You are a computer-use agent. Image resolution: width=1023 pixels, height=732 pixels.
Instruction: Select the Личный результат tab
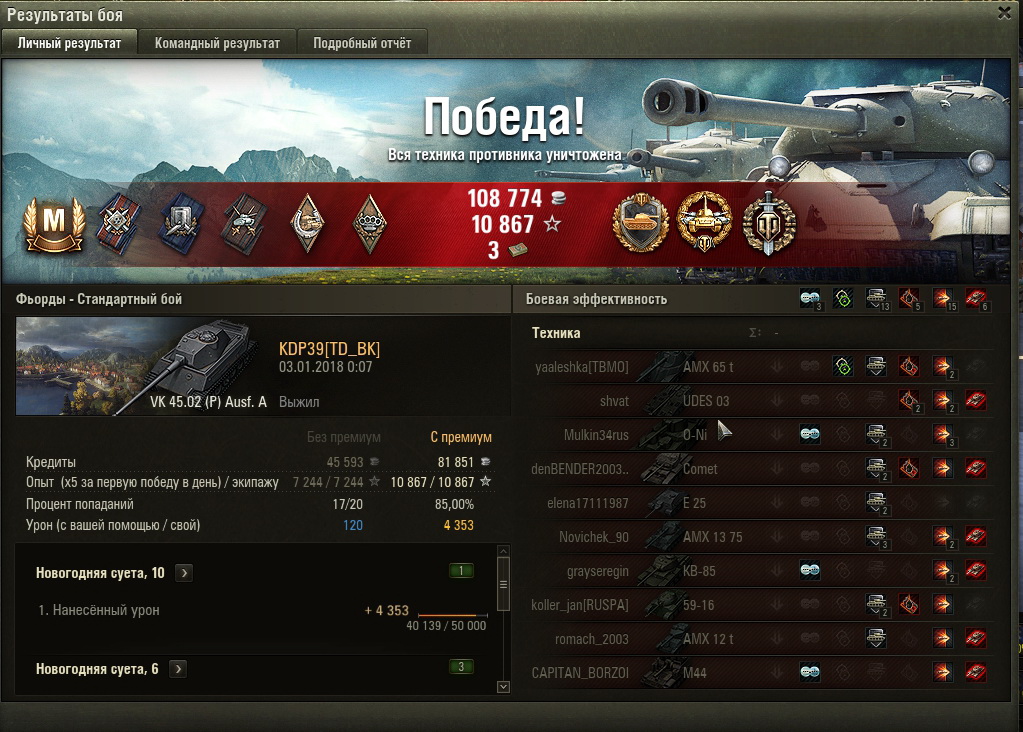tap(69, 43)
